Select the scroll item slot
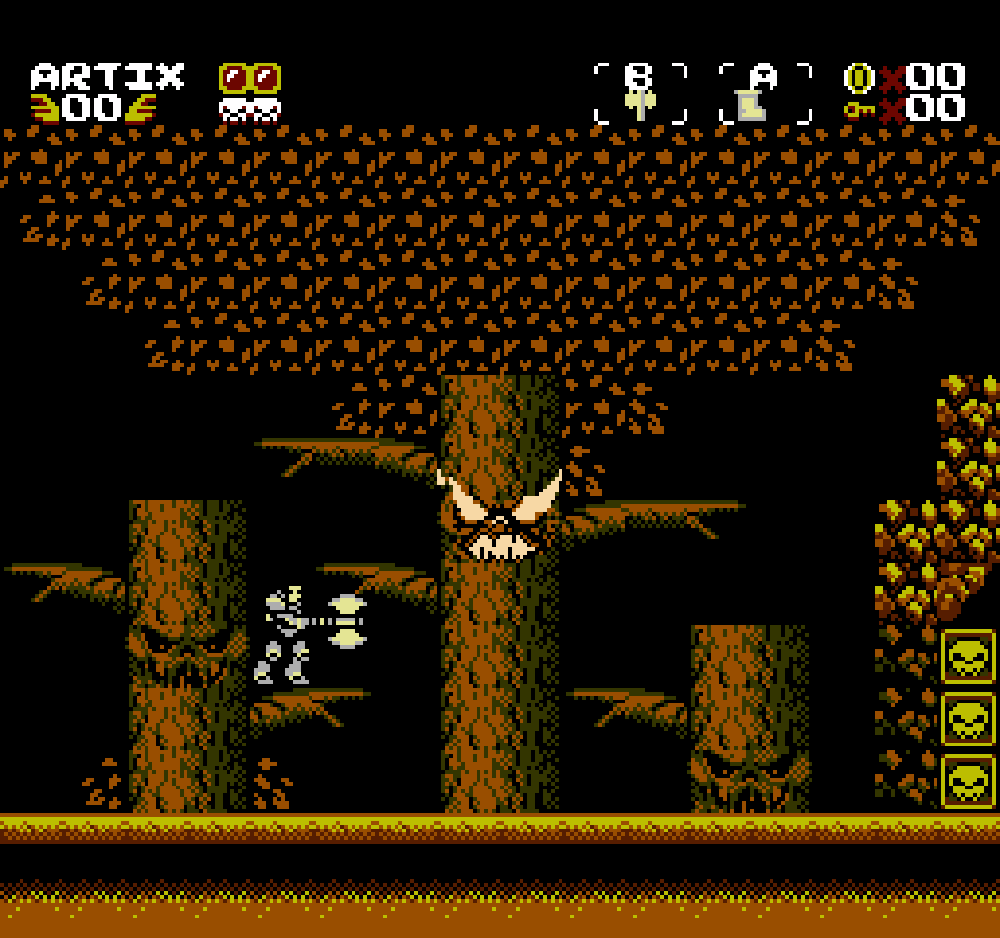1000x938 pixels. (765, 94)
